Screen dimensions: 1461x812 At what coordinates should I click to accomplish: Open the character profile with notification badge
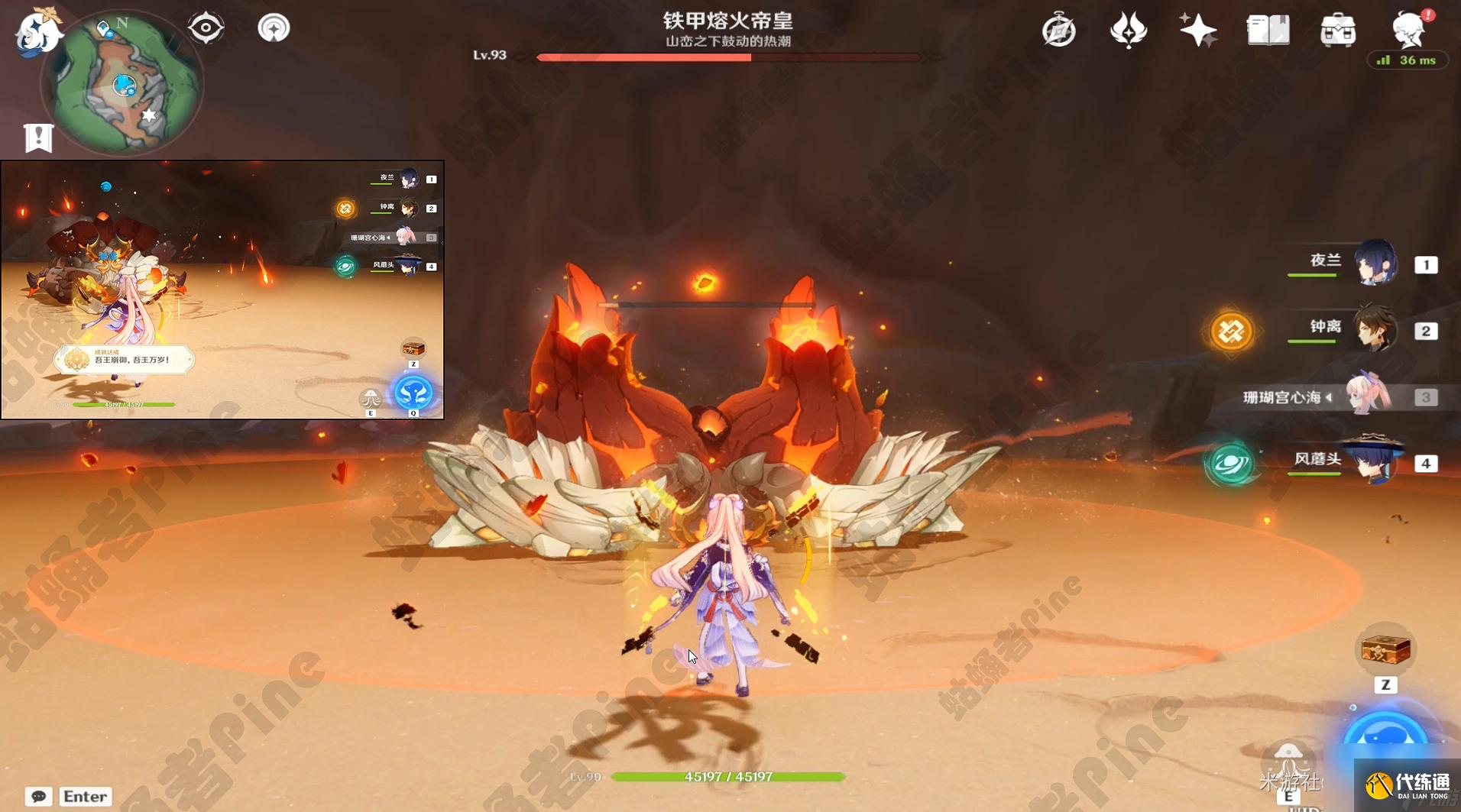pyautogui.click(x=1410, y=29)
